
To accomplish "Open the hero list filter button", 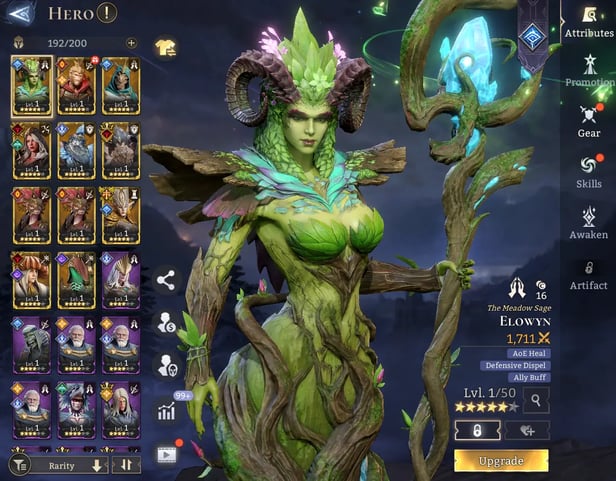I will pyautogui.click(x=18, y=465).
